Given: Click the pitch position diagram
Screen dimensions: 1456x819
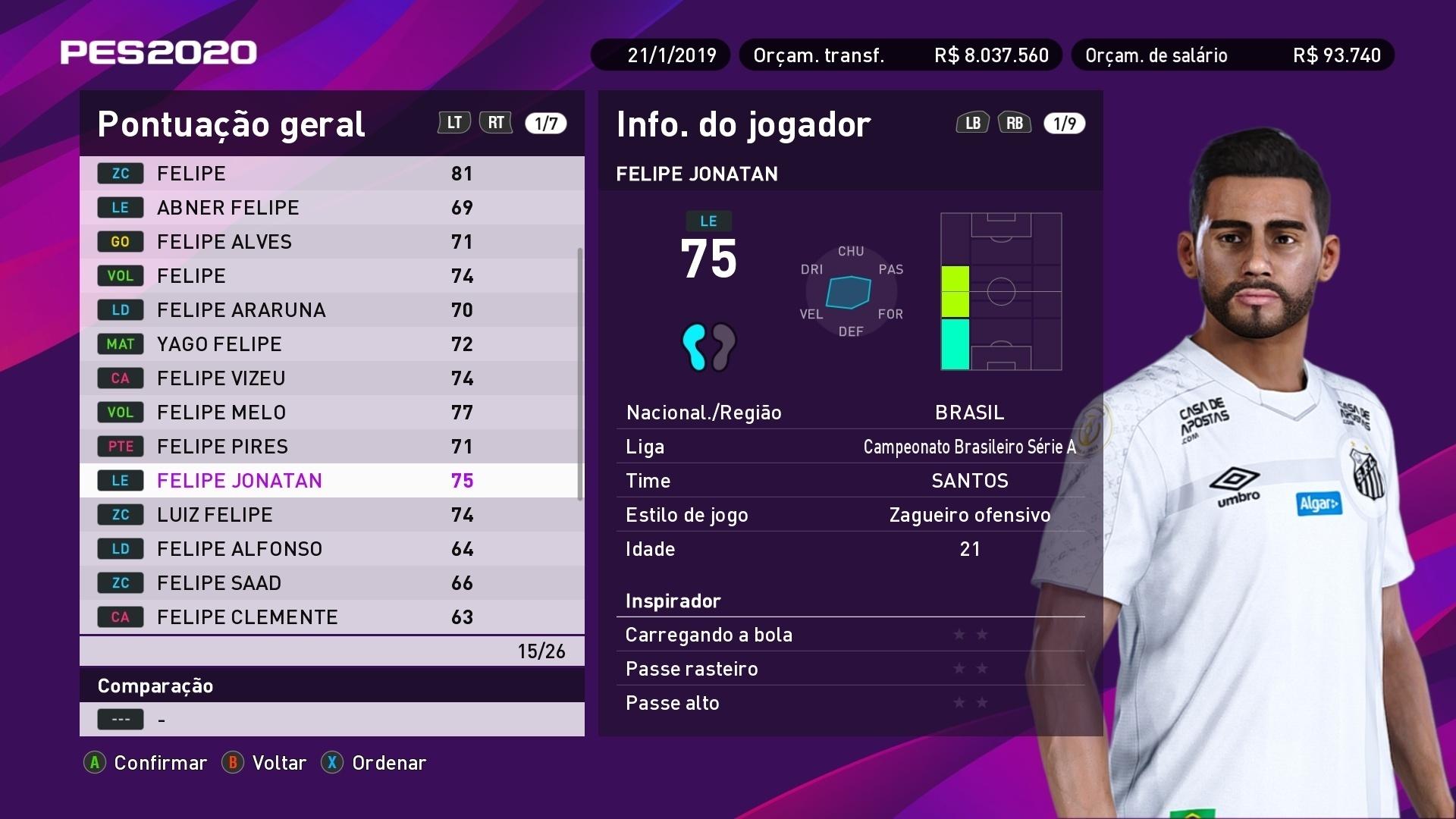Looking at the screenshot, I should coord(999,292).
